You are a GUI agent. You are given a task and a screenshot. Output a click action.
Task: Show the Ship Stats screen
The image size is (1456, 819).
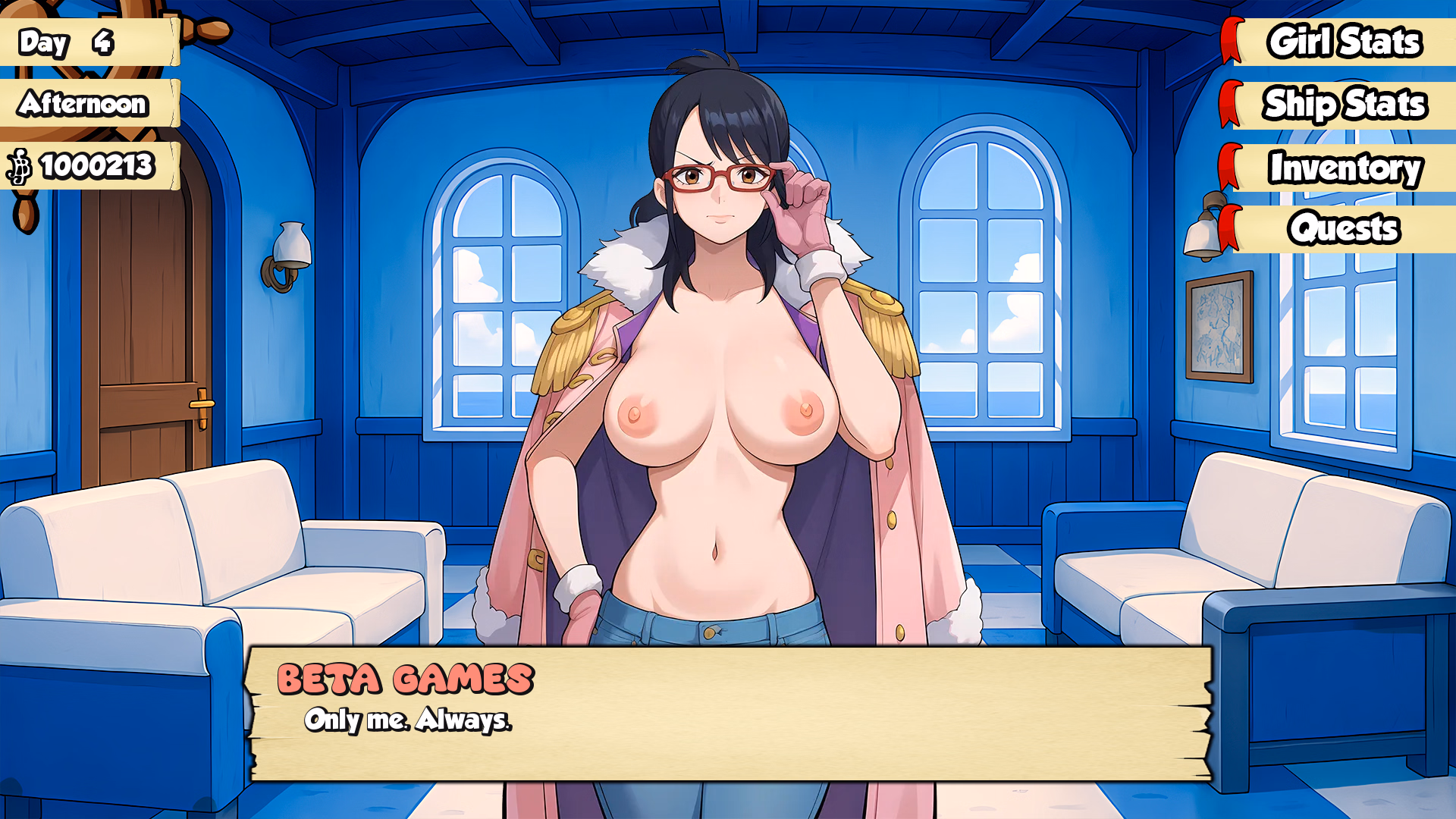click(1343, 105)
